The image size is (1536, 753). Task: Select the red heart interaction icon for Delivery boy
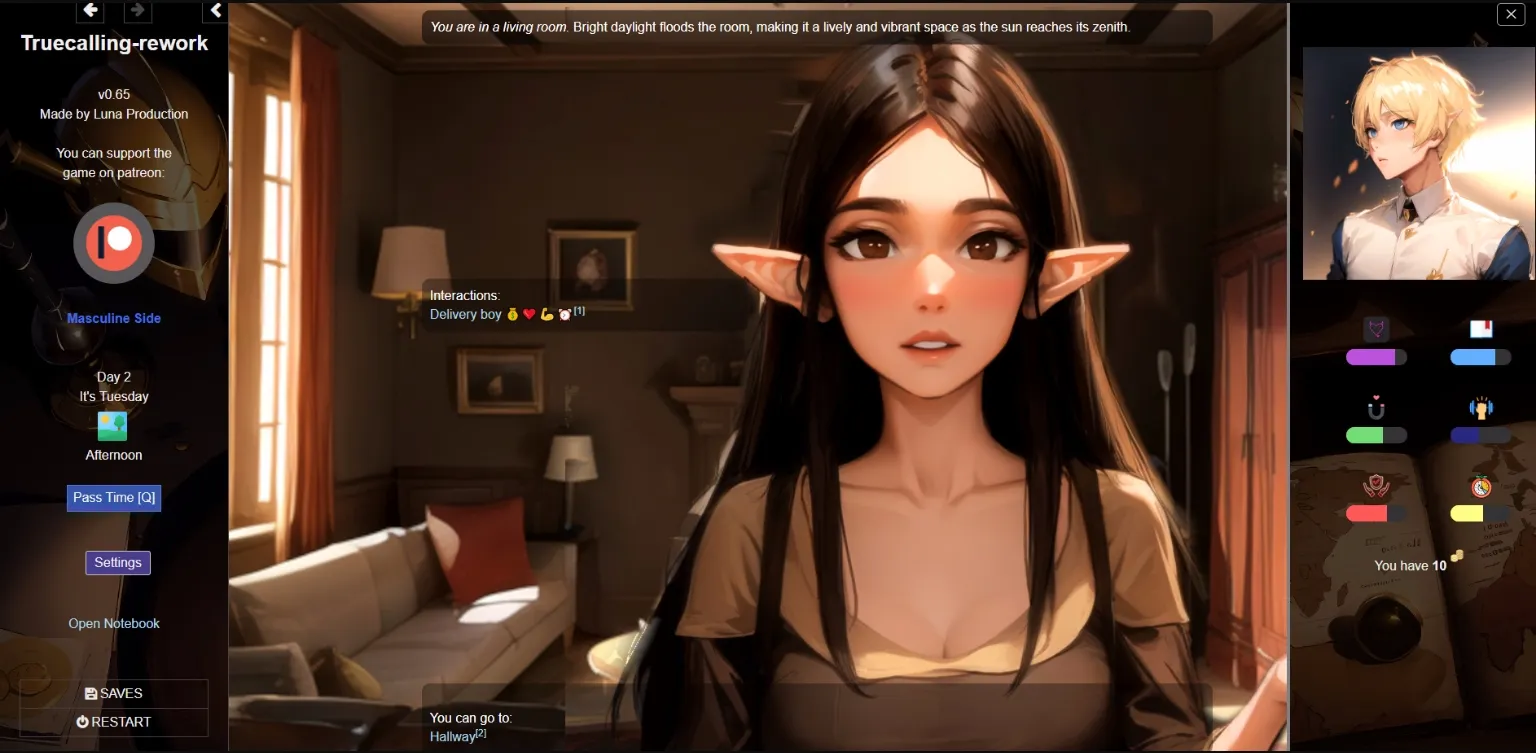click(x=528, y=314)
